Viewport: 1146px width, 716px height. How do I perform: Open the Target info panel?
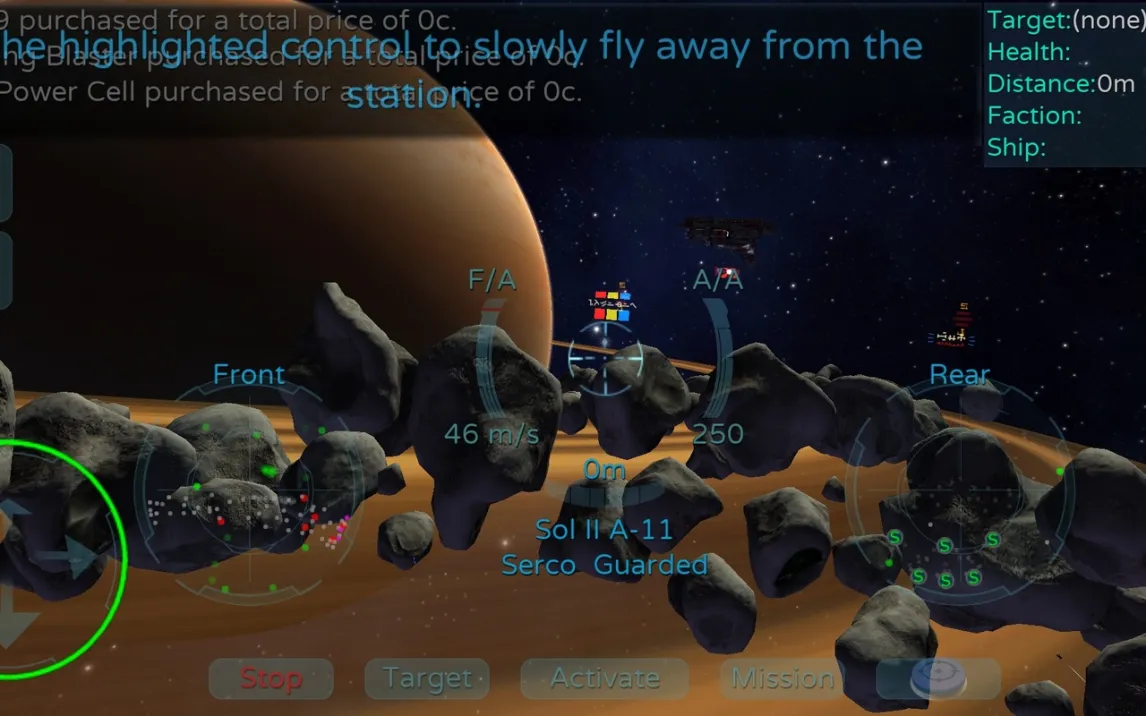[x=1064, y=84]
